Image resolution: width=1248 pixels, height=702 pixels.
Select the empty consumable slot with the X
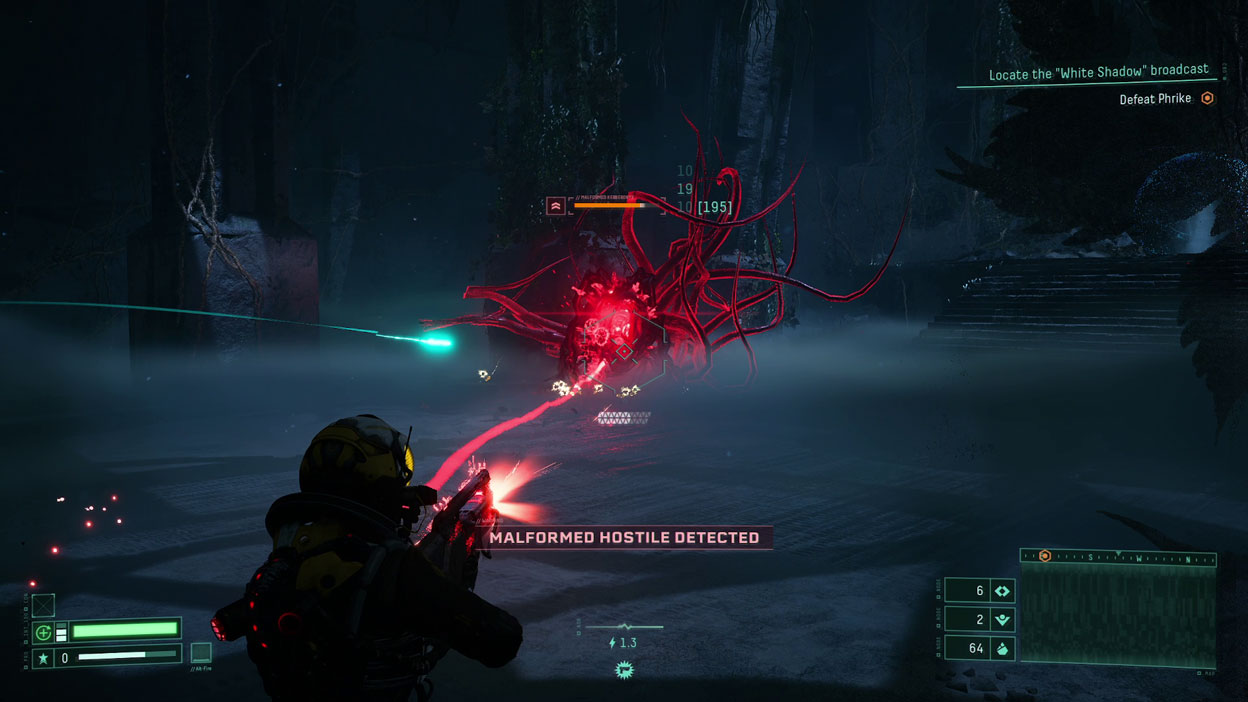coord(43,605)
